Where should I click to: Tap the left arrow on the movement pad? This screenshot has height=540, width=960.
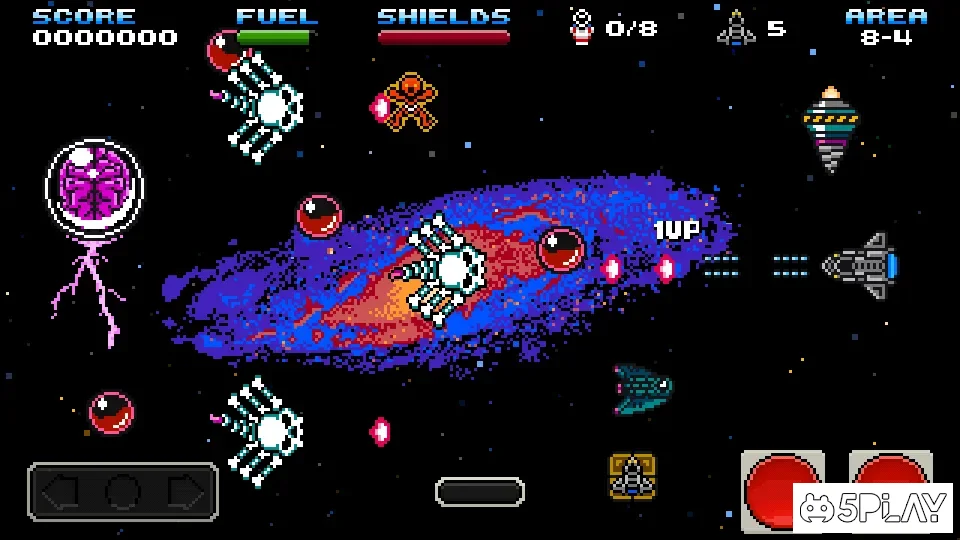62,492
